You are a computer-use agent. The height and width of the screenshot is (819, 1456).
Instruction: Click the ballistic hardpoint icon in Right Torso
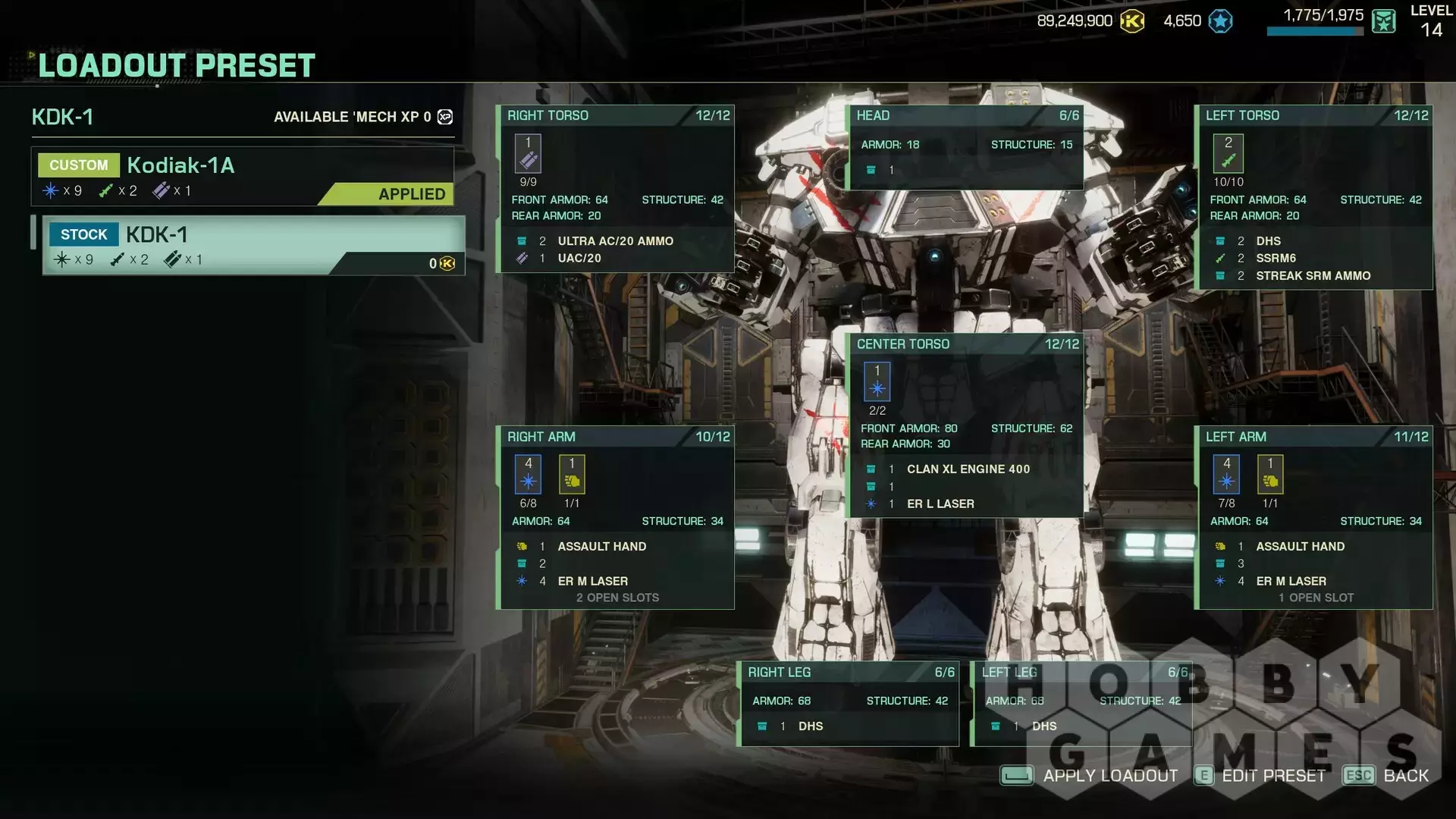pos(529,154)
